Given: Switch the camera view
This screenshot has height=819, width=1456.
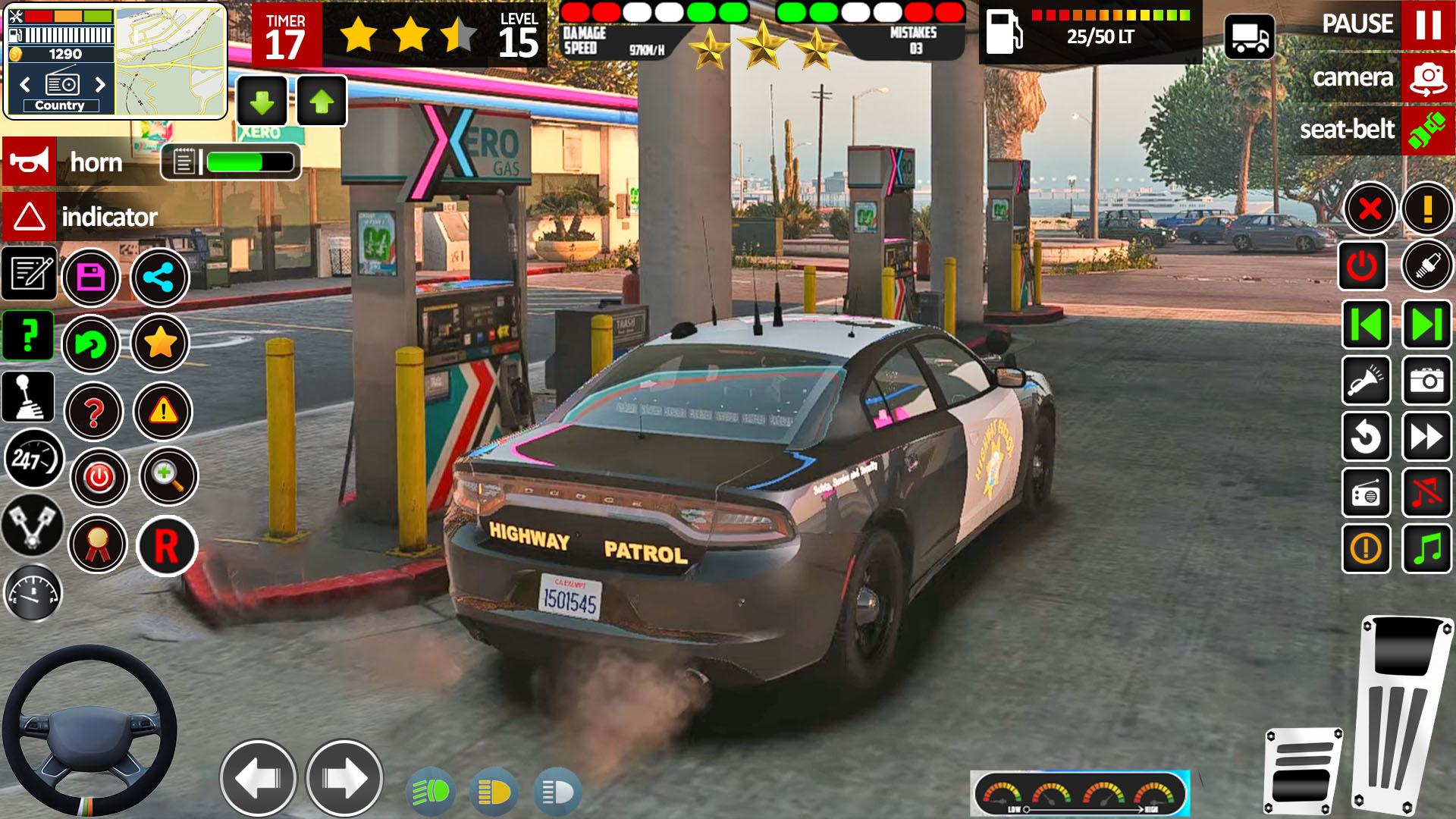Looking at the screenshot, I should [1427, 77].
